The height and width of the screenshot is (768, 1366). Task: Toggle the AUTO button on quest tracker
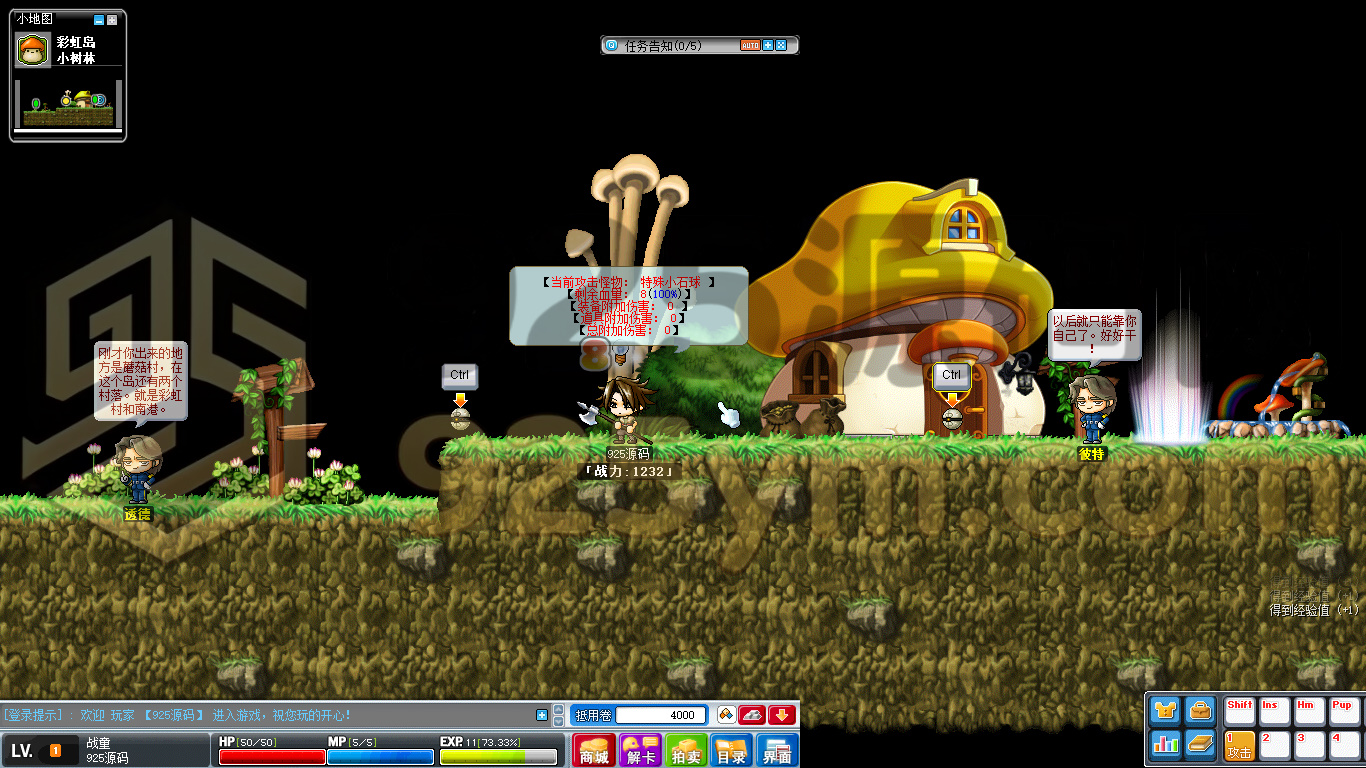click(x=750, y=45)
